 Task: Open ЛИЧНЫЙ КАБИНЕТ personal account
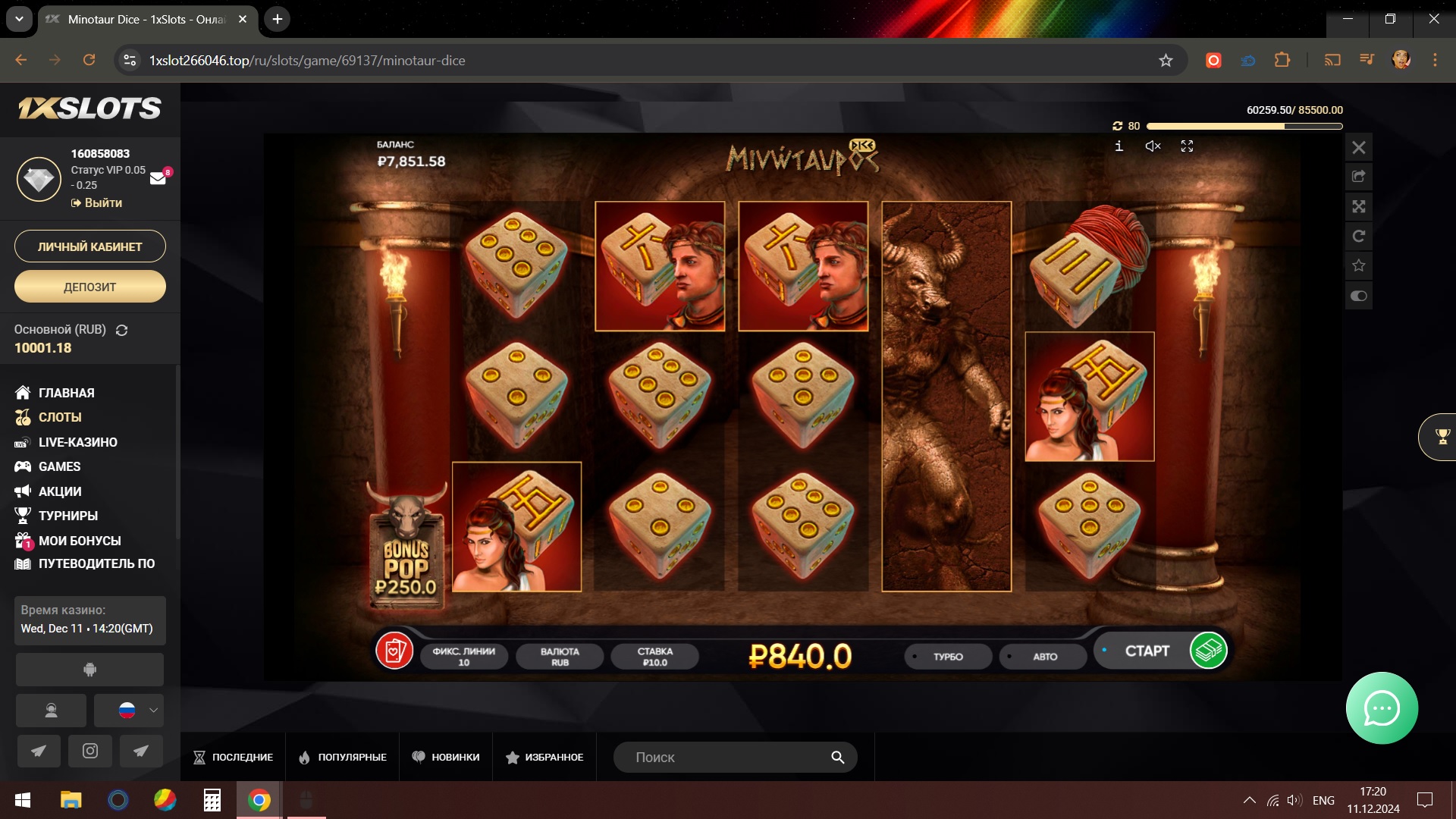point(90,246)
